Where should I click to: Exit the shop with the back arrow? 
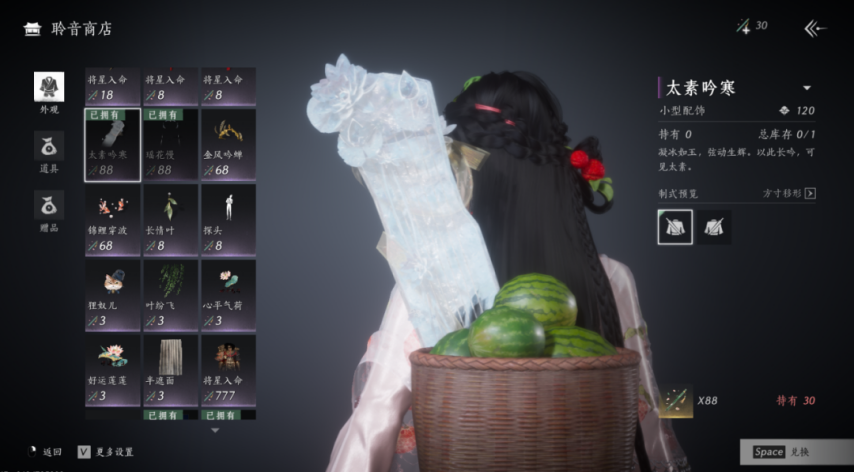point(815,28)
